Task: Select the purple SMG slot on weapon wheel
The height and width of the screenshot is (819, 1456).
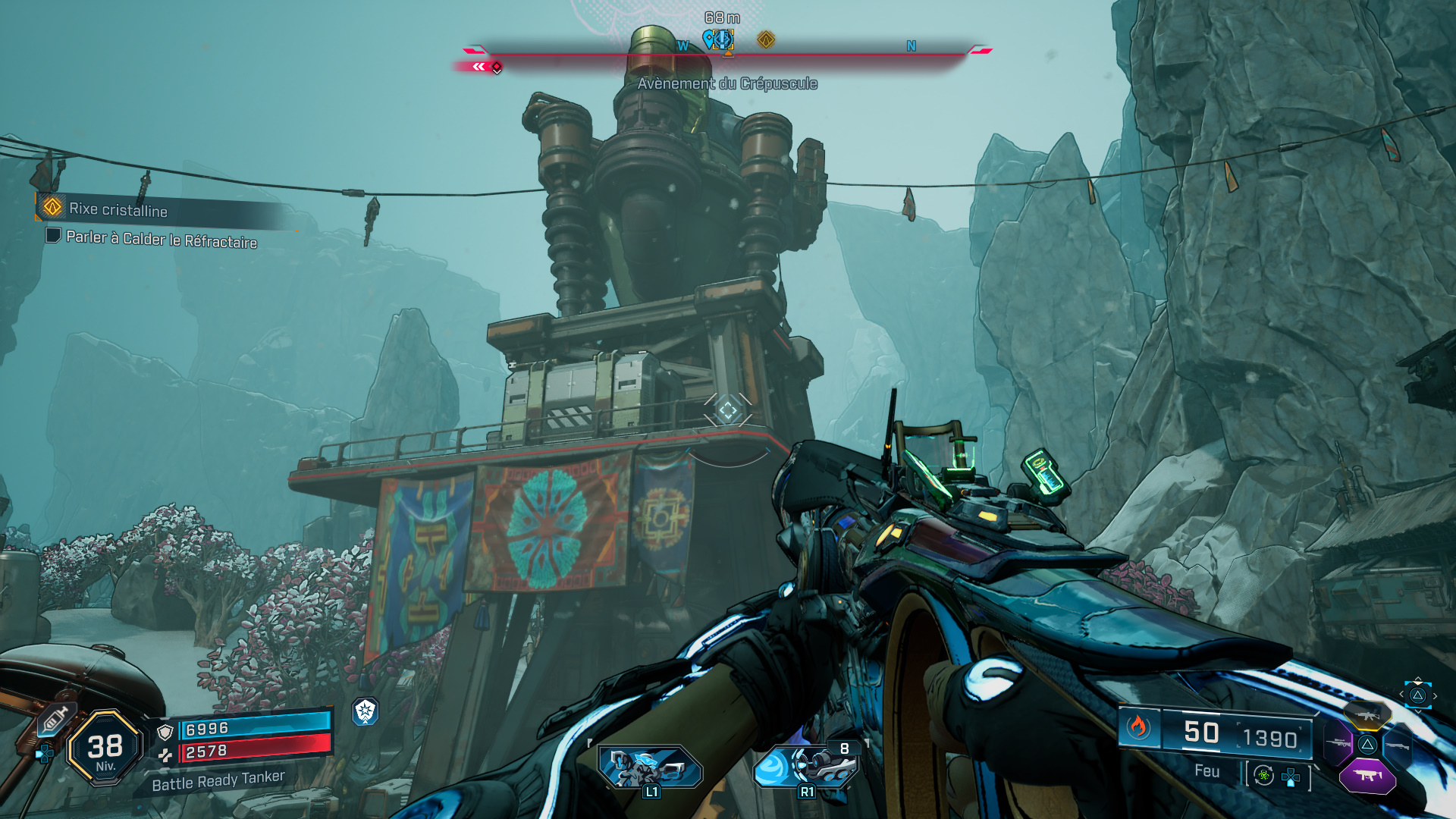Action: tap(1367, 775)
